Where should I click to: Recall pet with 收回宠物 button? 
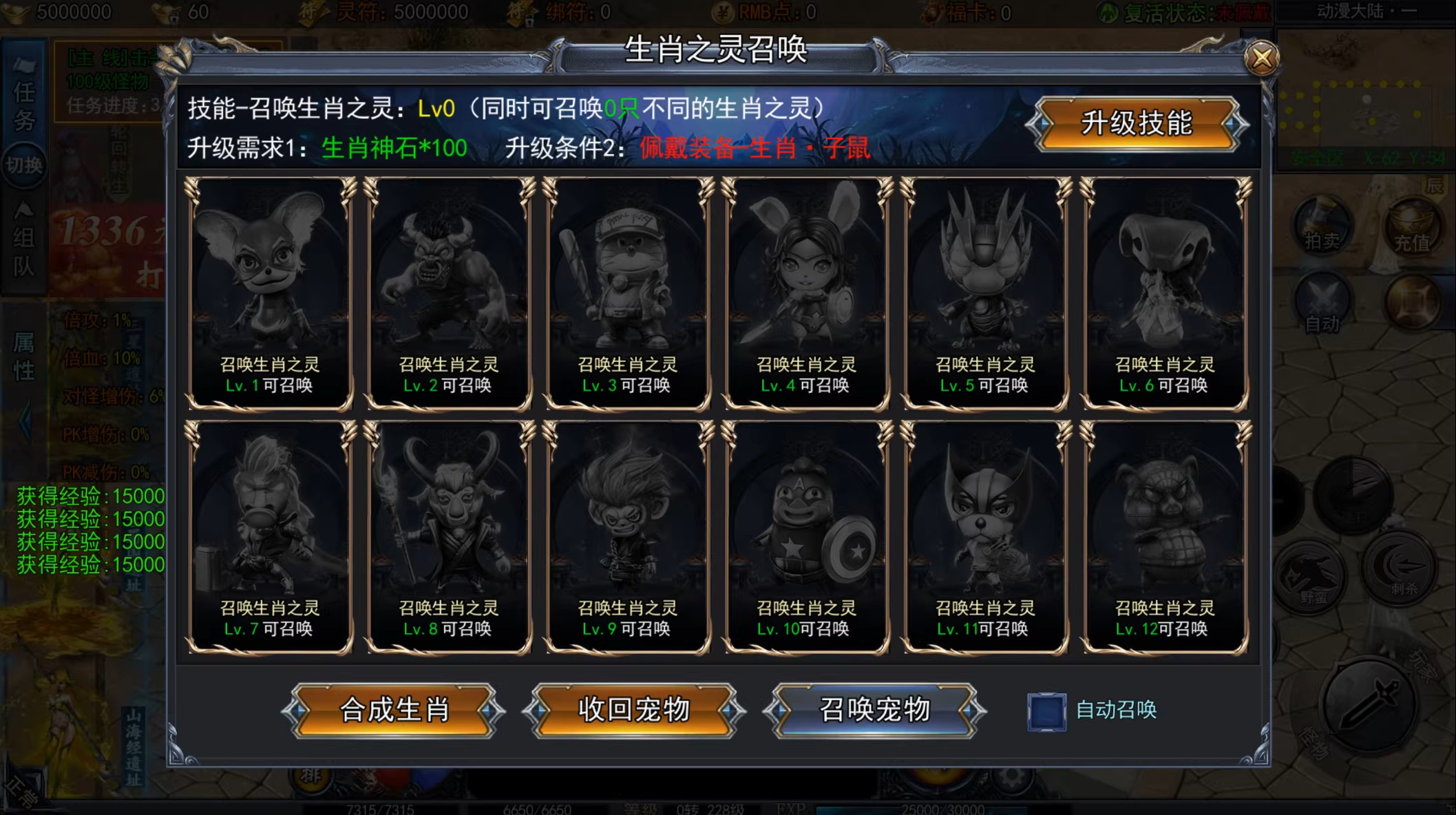(x=634, y=710)
